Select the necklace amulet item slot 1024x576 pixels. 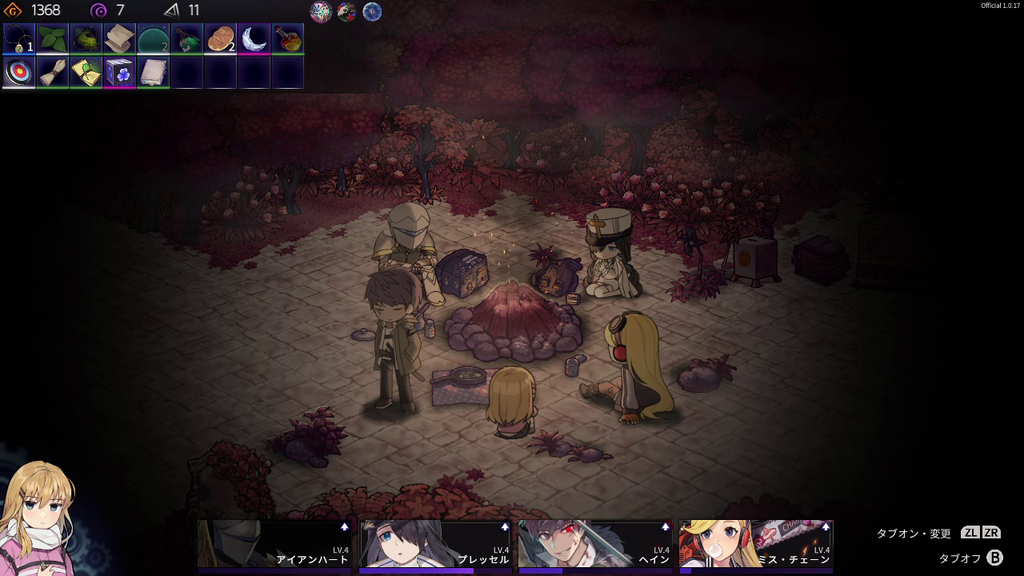(x=20, y=39)
